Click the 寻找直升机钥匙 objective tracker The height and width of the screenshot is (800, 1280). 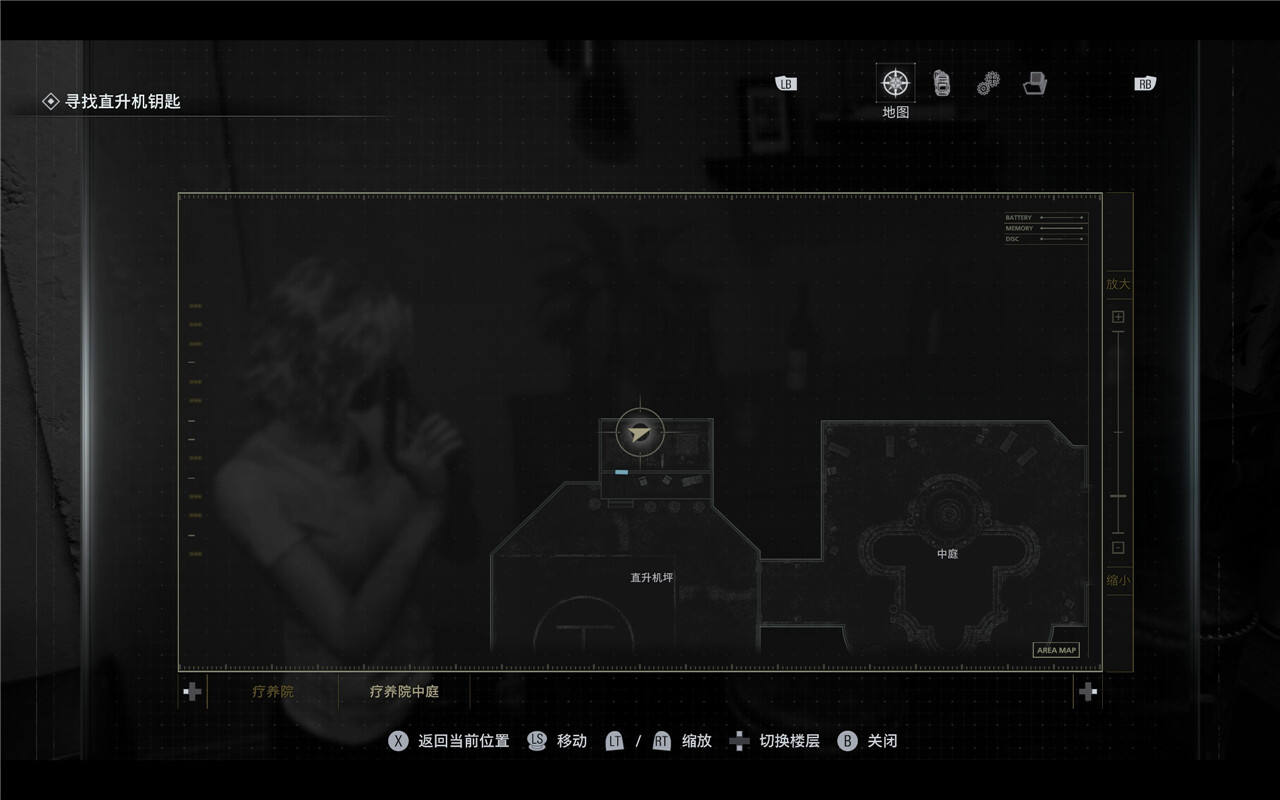pyautogui.click(x=122, y=101)
